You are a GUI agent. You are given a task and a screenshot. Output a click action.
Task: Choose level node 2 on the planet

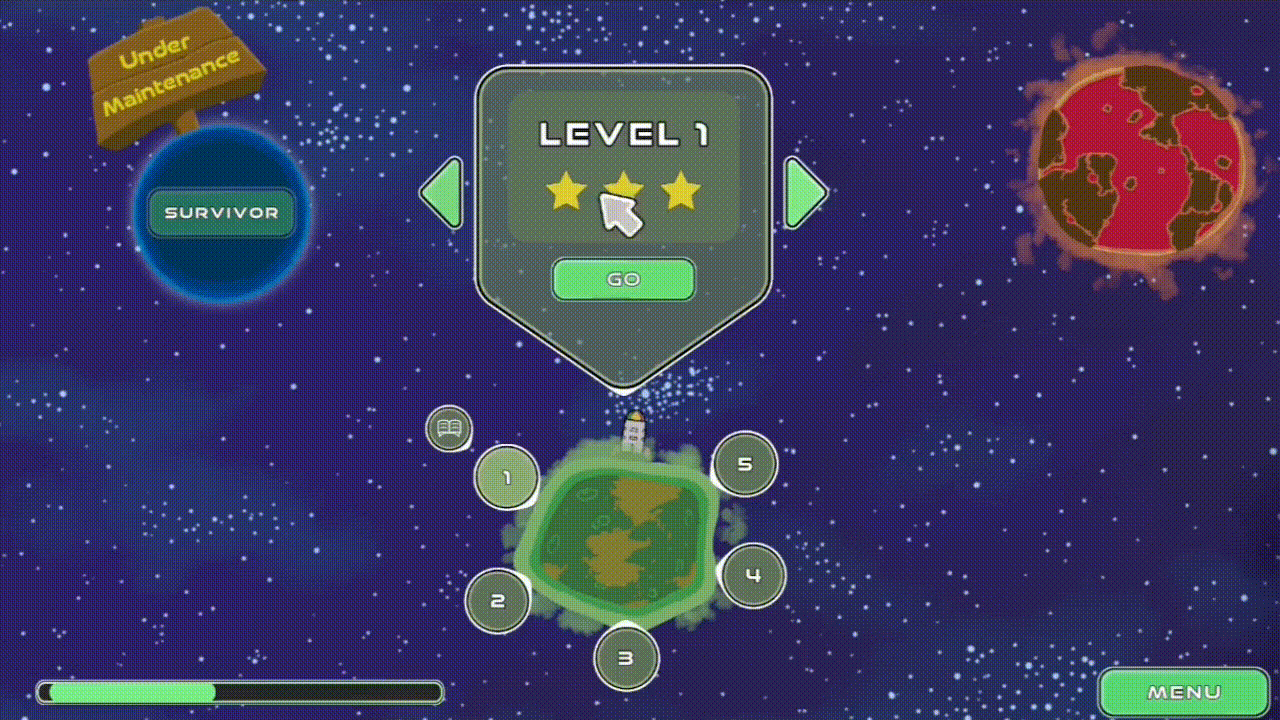coord(497,601)
